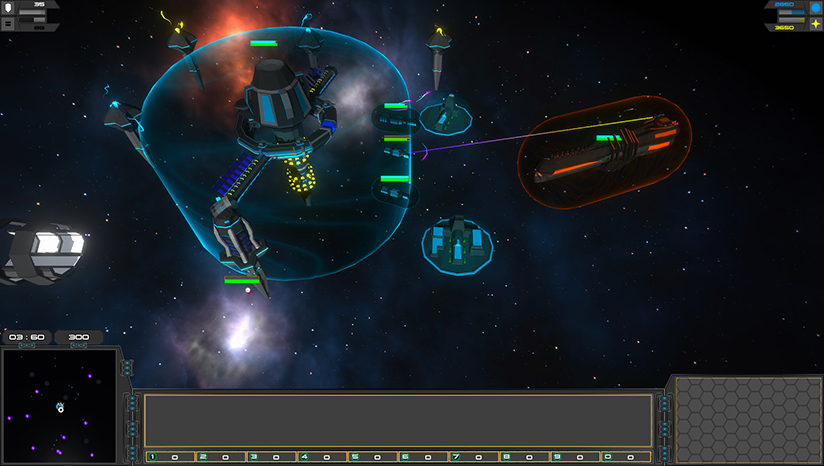The height and width of the screenshot is (466, 824).
Task: Click the minimap in the corner
Action: (60, 407)
